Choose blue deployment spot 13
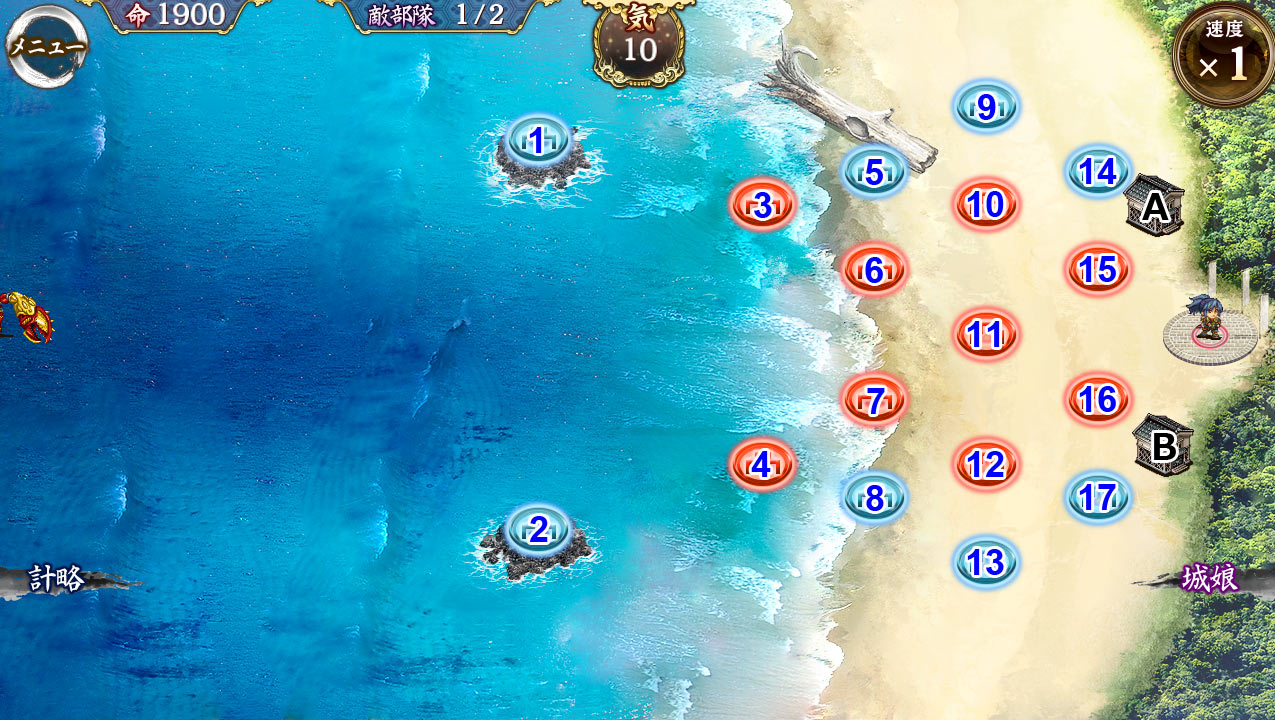Screen dimensions: 1275x720 (986, 563)
